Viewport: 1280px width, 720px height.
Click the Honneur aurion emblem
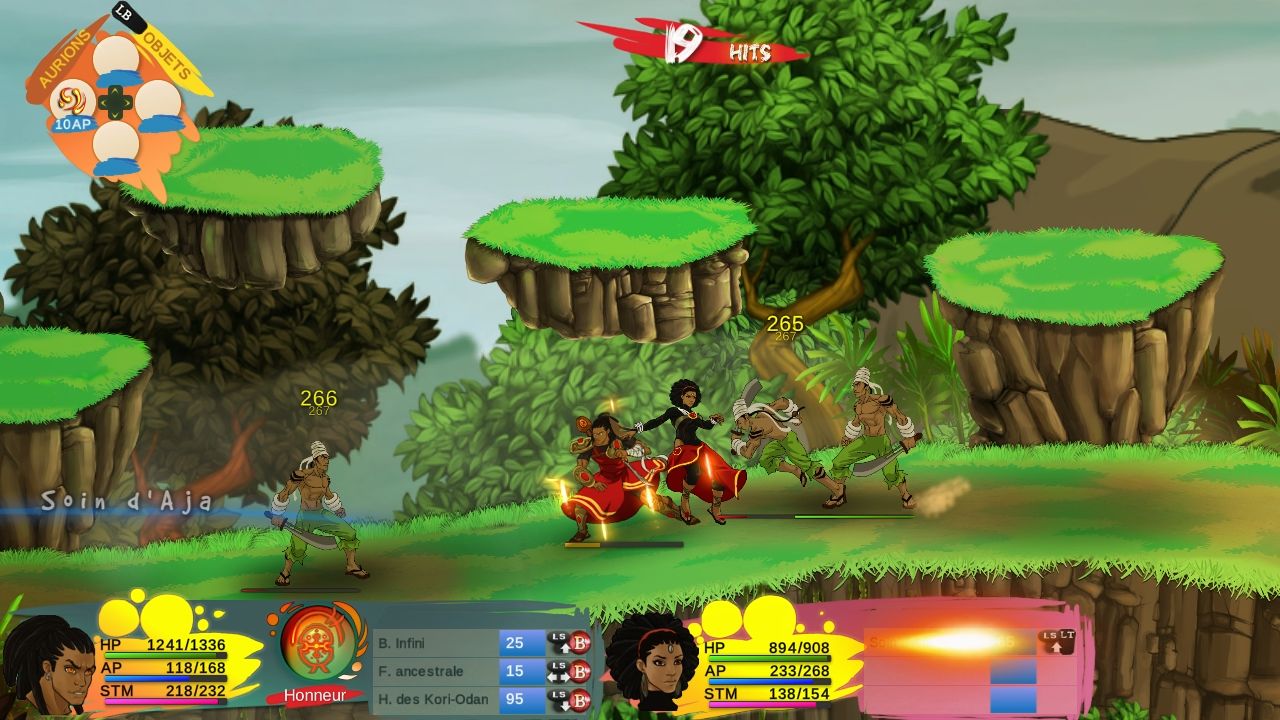pyautogui.click(x=314, y=646)
